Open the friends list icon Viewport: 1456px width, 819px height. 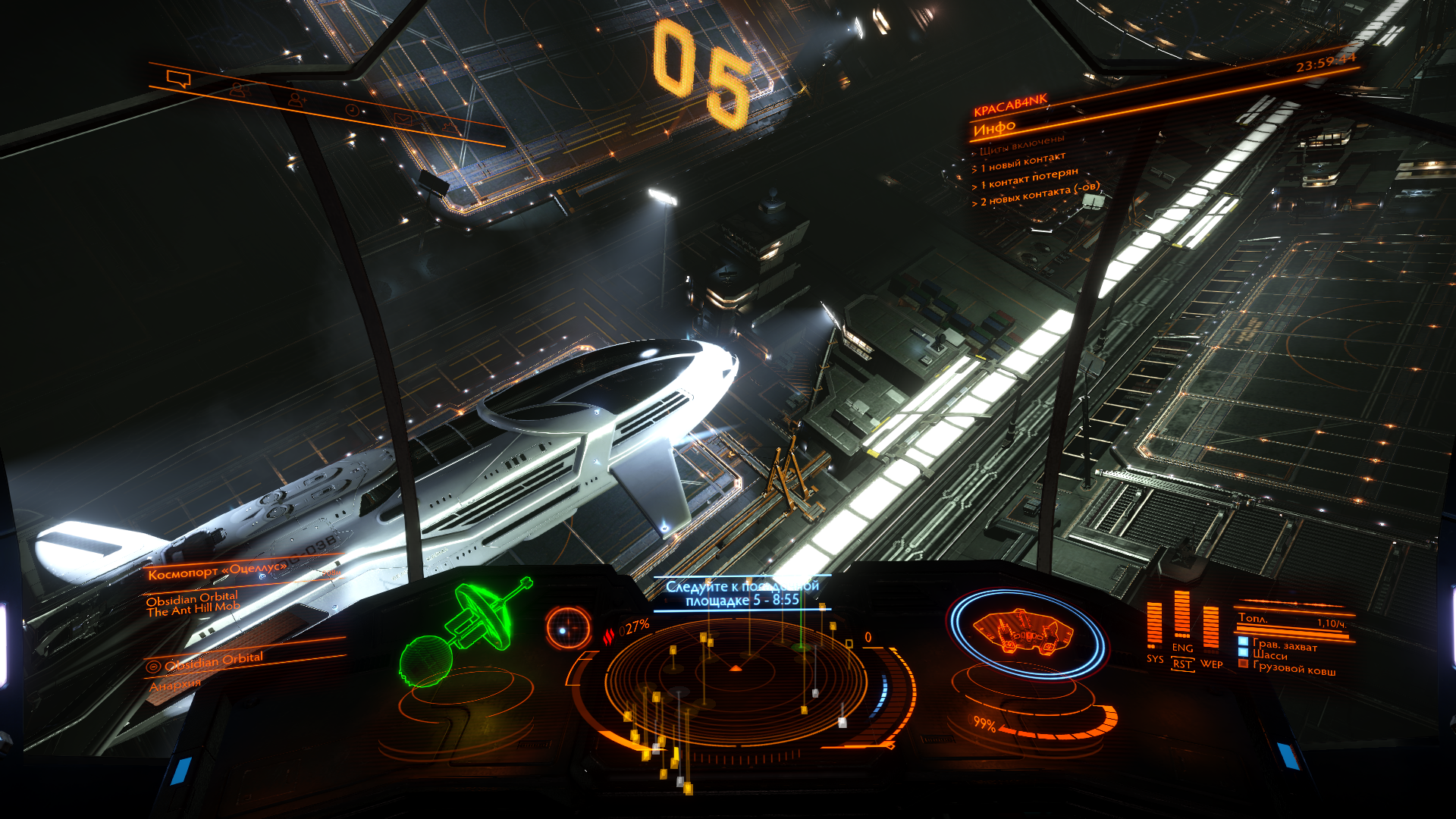coord(240,90)
